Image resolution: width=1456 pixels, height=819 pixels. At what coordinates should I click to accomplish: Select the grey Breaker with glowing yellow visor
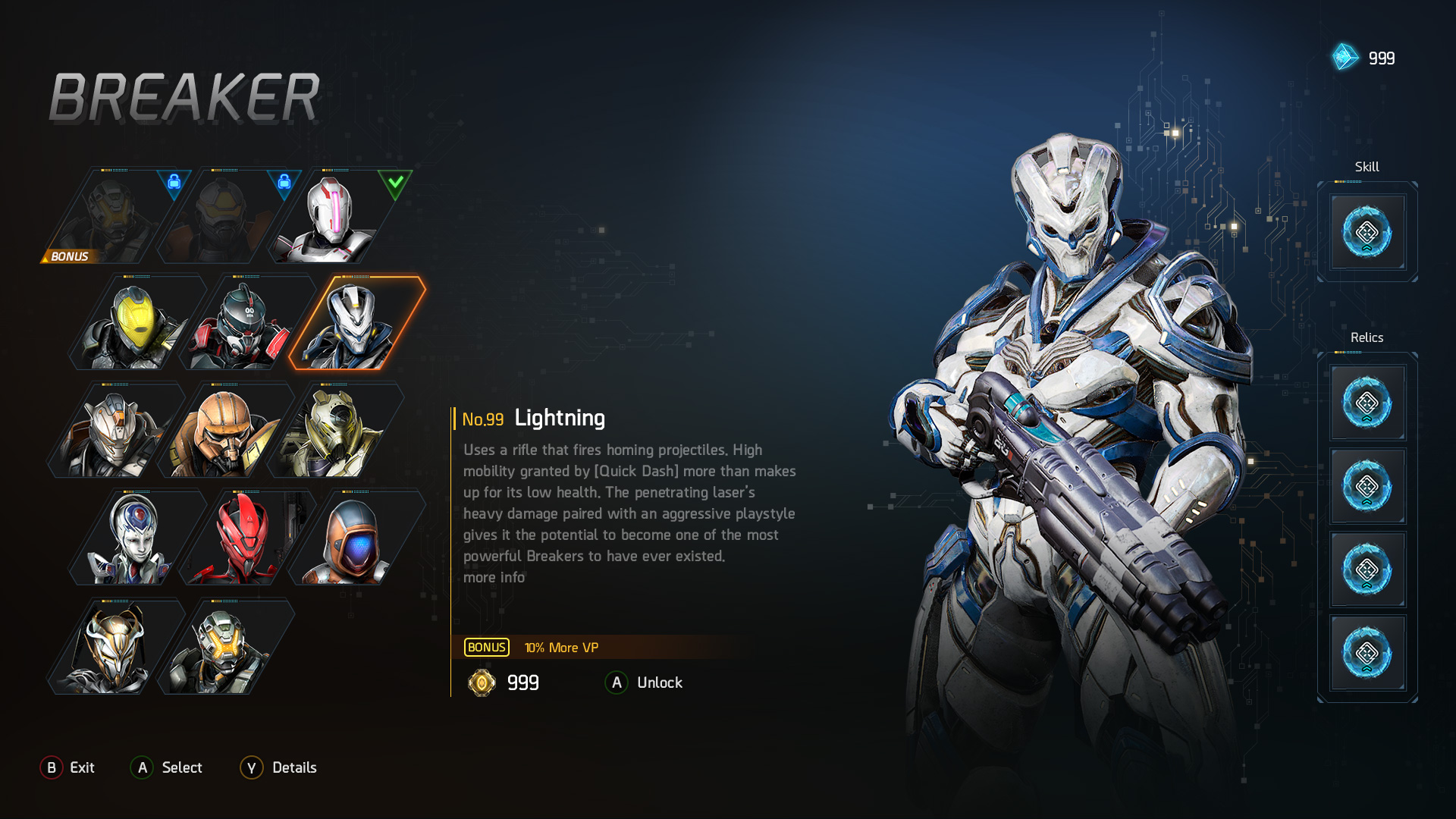coord(225,646)
